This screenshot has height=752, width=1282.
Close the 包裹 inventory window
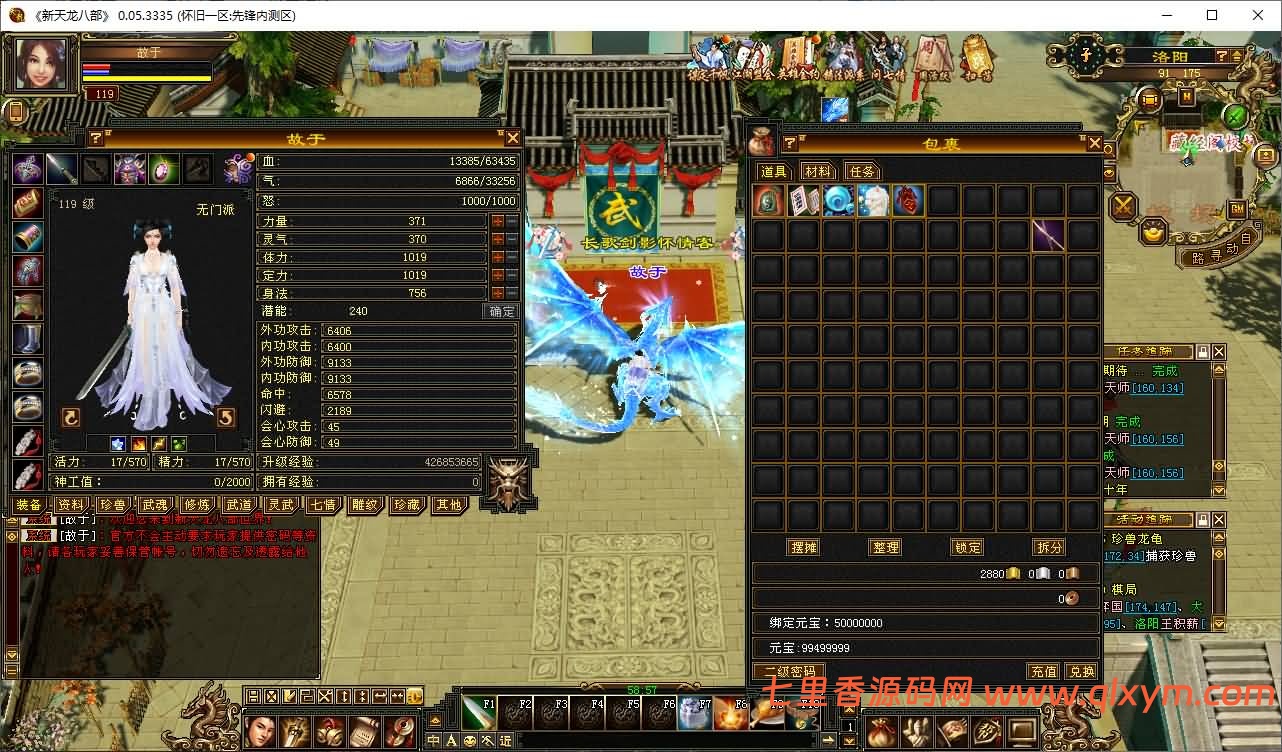pos(1094,143)
